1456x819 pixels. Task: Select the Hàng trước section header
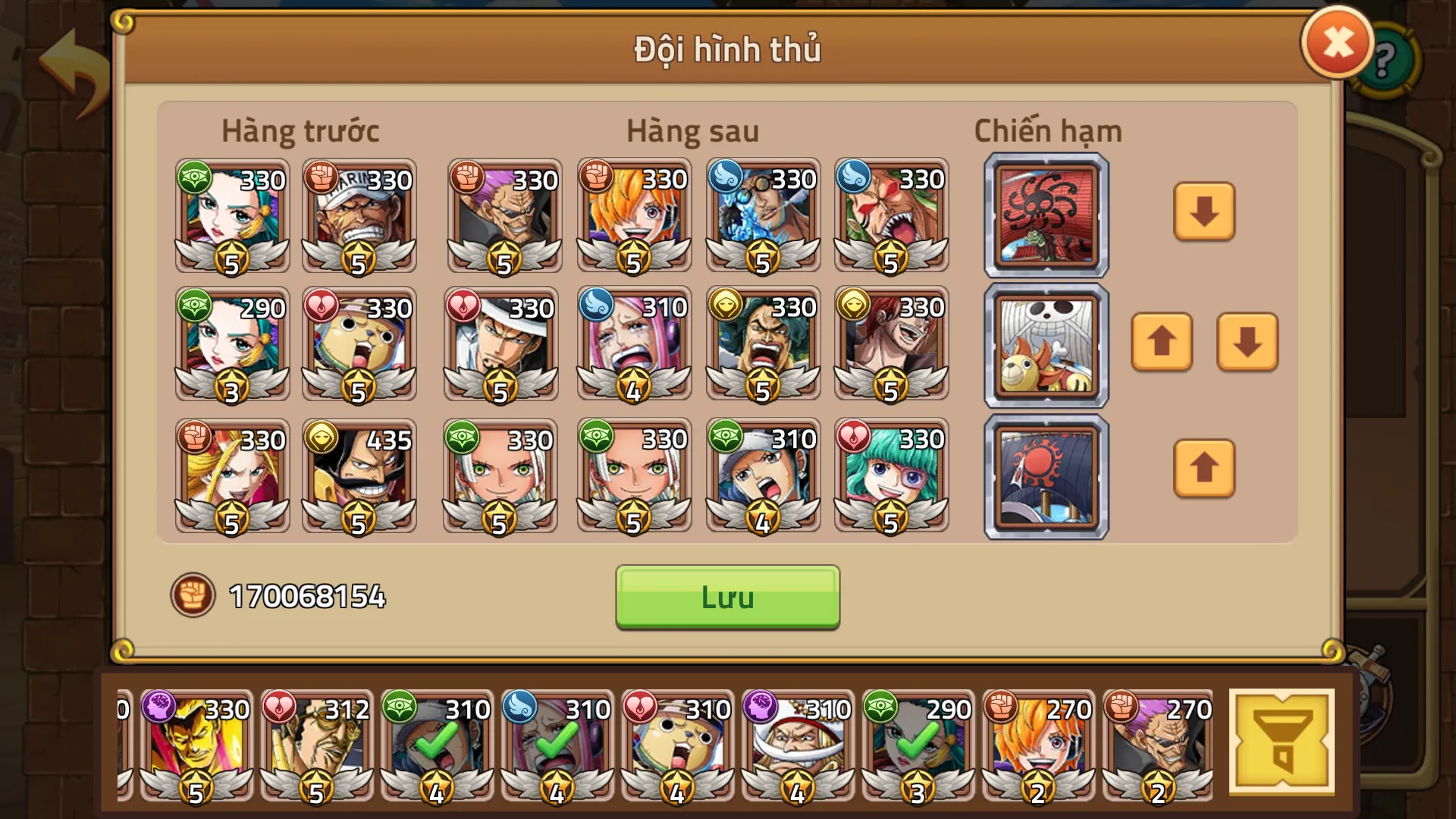point(300,130)
